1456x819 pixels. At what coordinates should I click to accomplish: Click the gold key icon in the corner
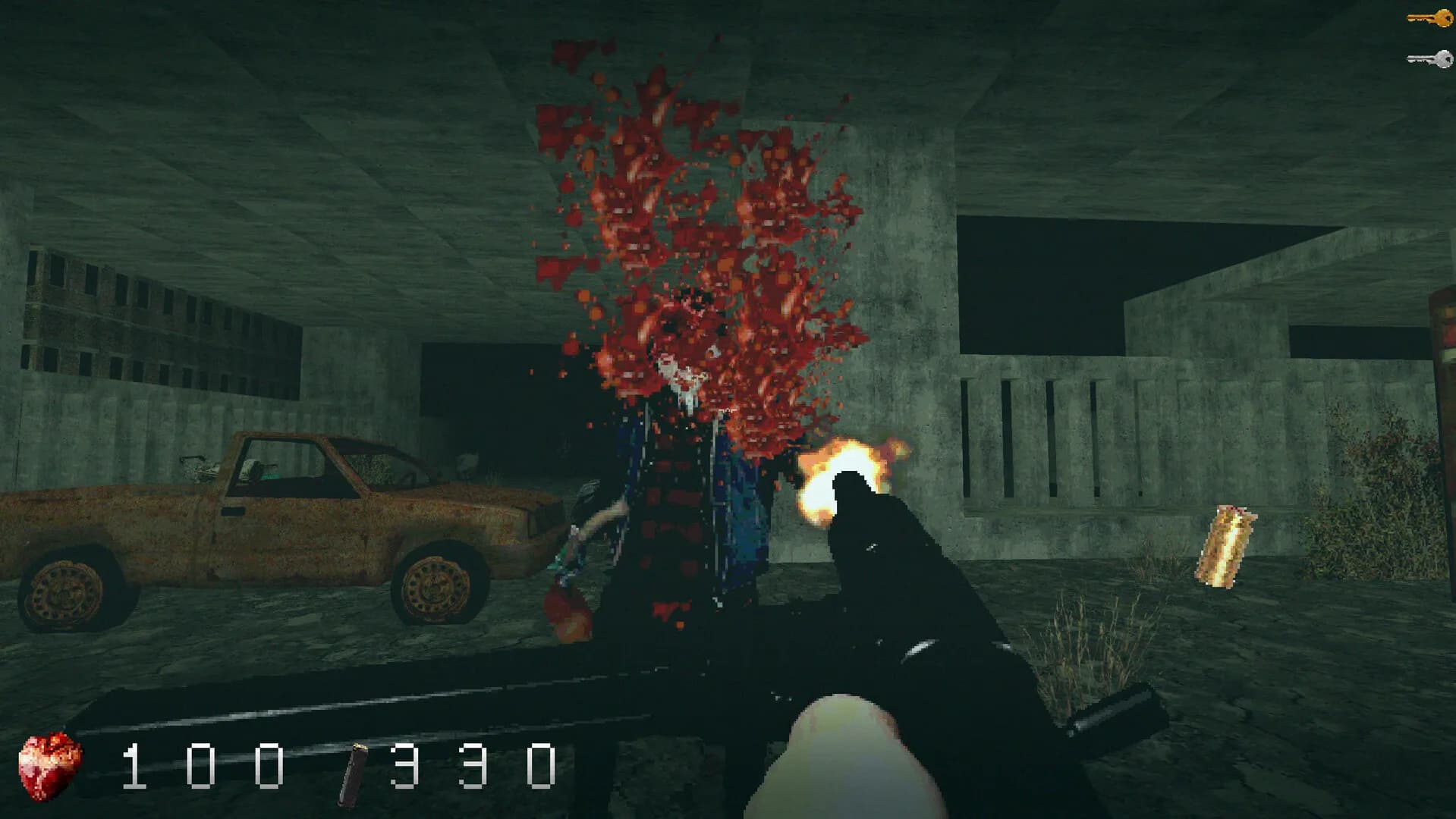(1426, 17)
